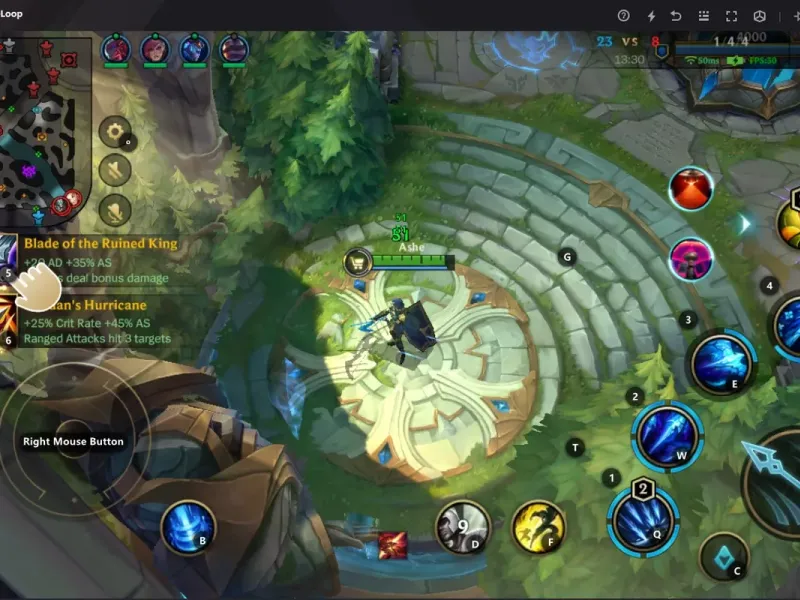
Task: Toggle the muted speaker button
Action: click(115, 171)
